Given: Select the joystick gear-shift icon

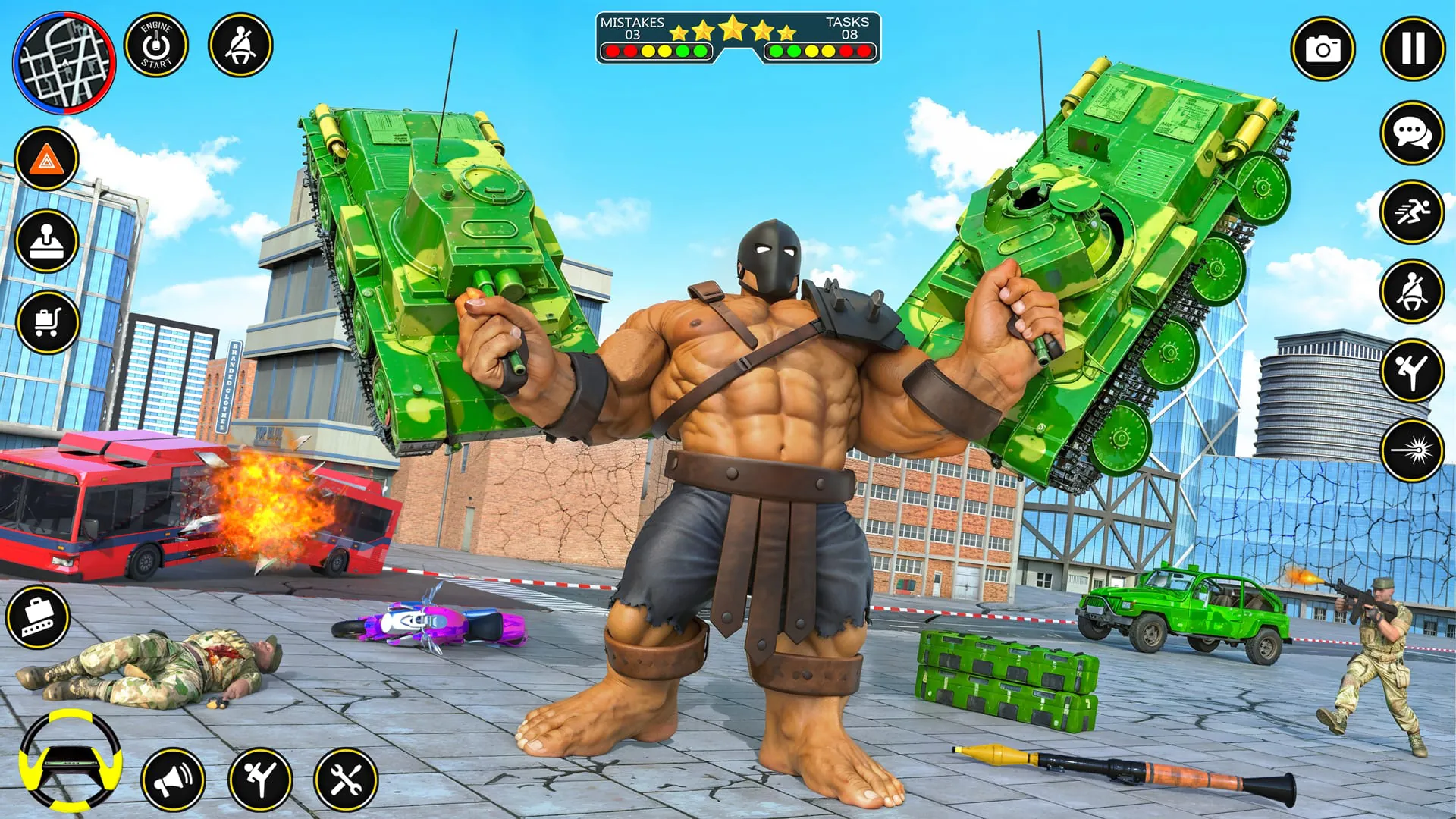Looking at the screenshot, I should coord(47,241).
